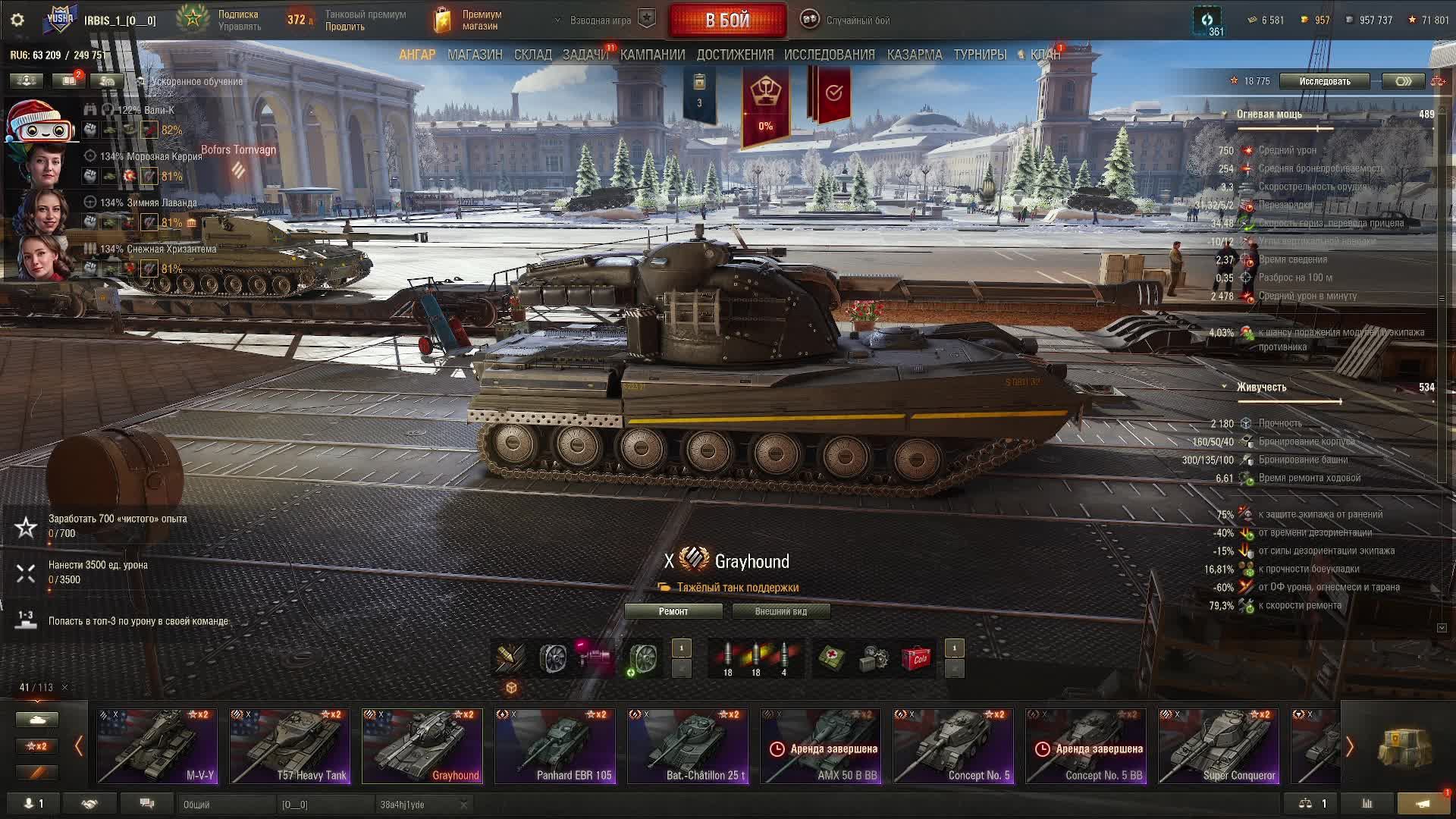Open the settings gear icon
This screenshot has height=819, width=1456.
tap(17, 20)
